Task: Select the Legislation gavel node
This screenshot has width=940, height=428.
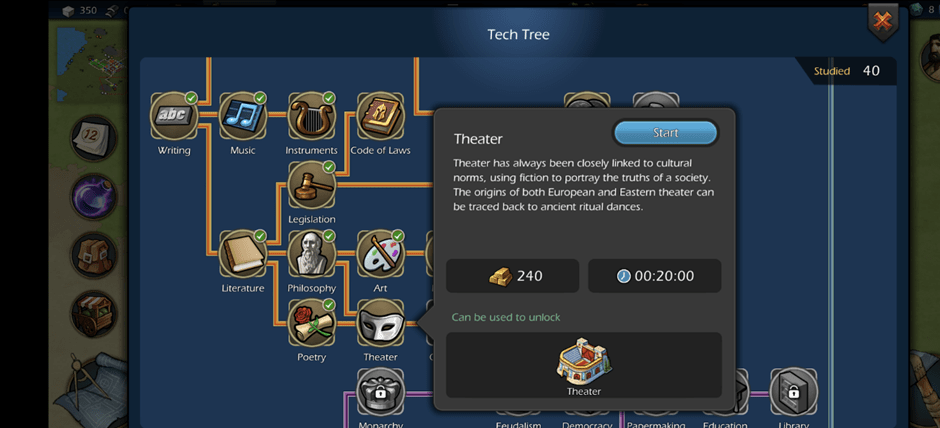Action: coord(311,185)
